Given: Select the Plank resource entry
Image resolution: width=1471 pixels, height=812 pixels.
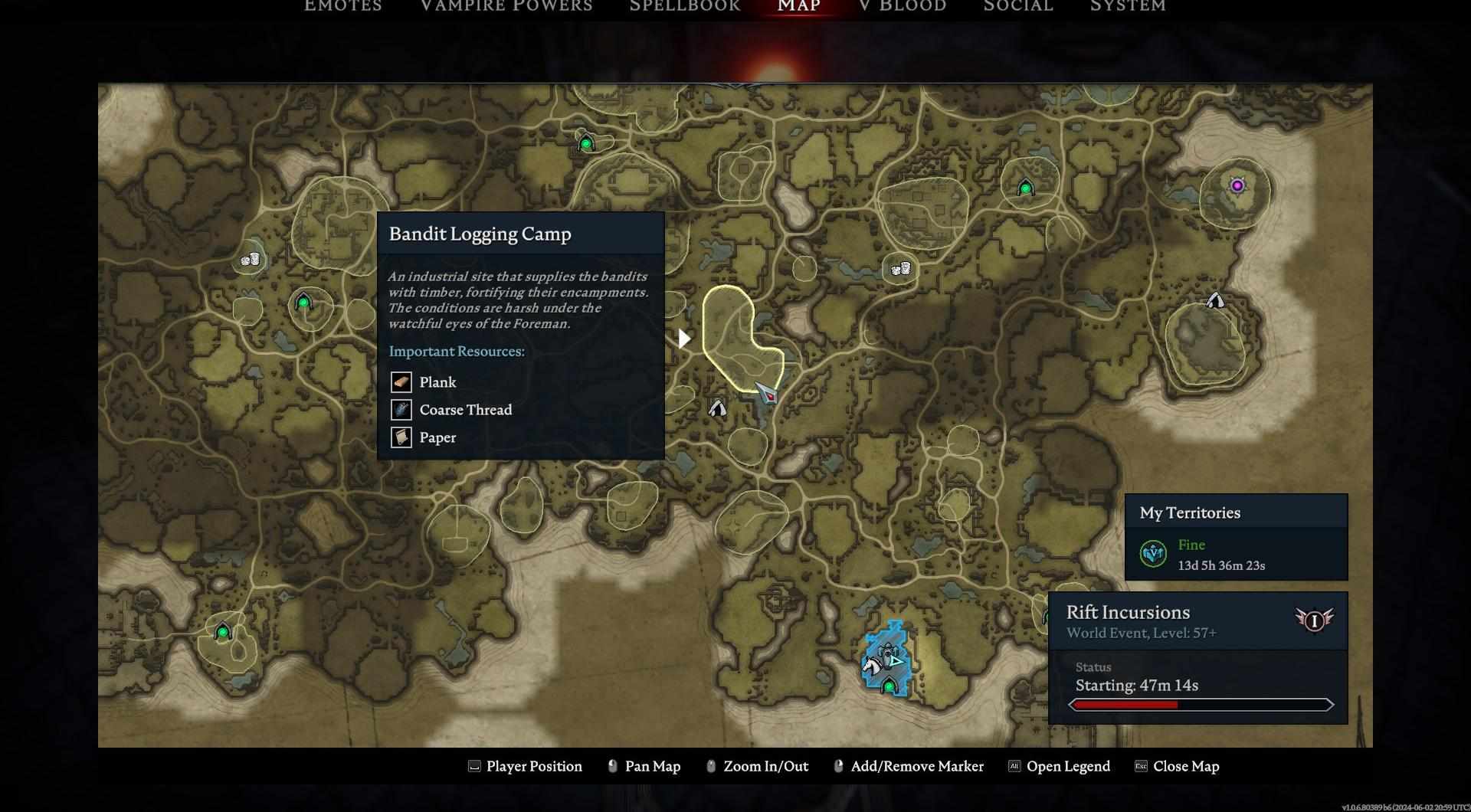Looking at the screenshot, I should point(437,382).
